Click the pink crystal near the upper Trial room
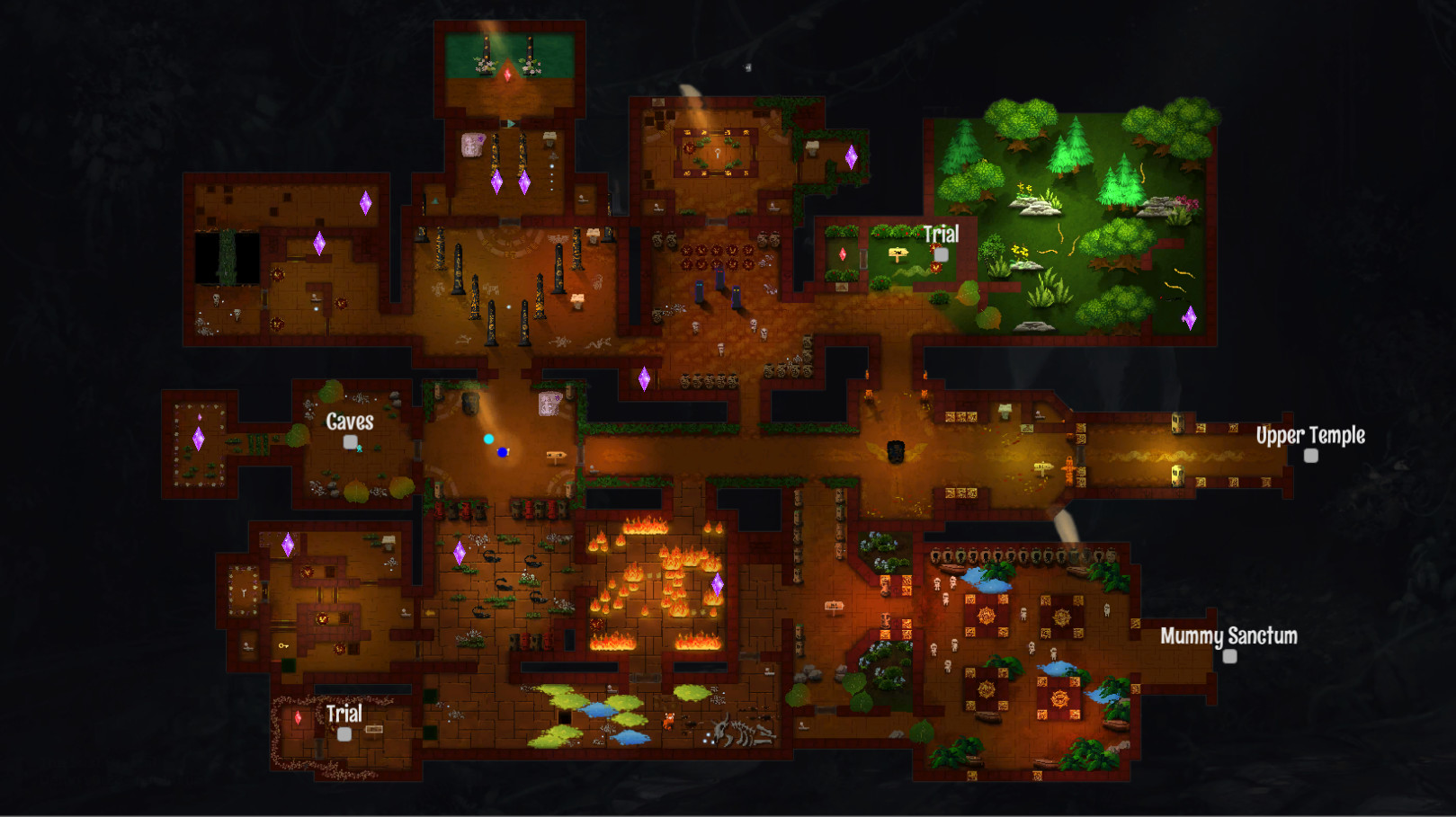 [x=841, y=253]
